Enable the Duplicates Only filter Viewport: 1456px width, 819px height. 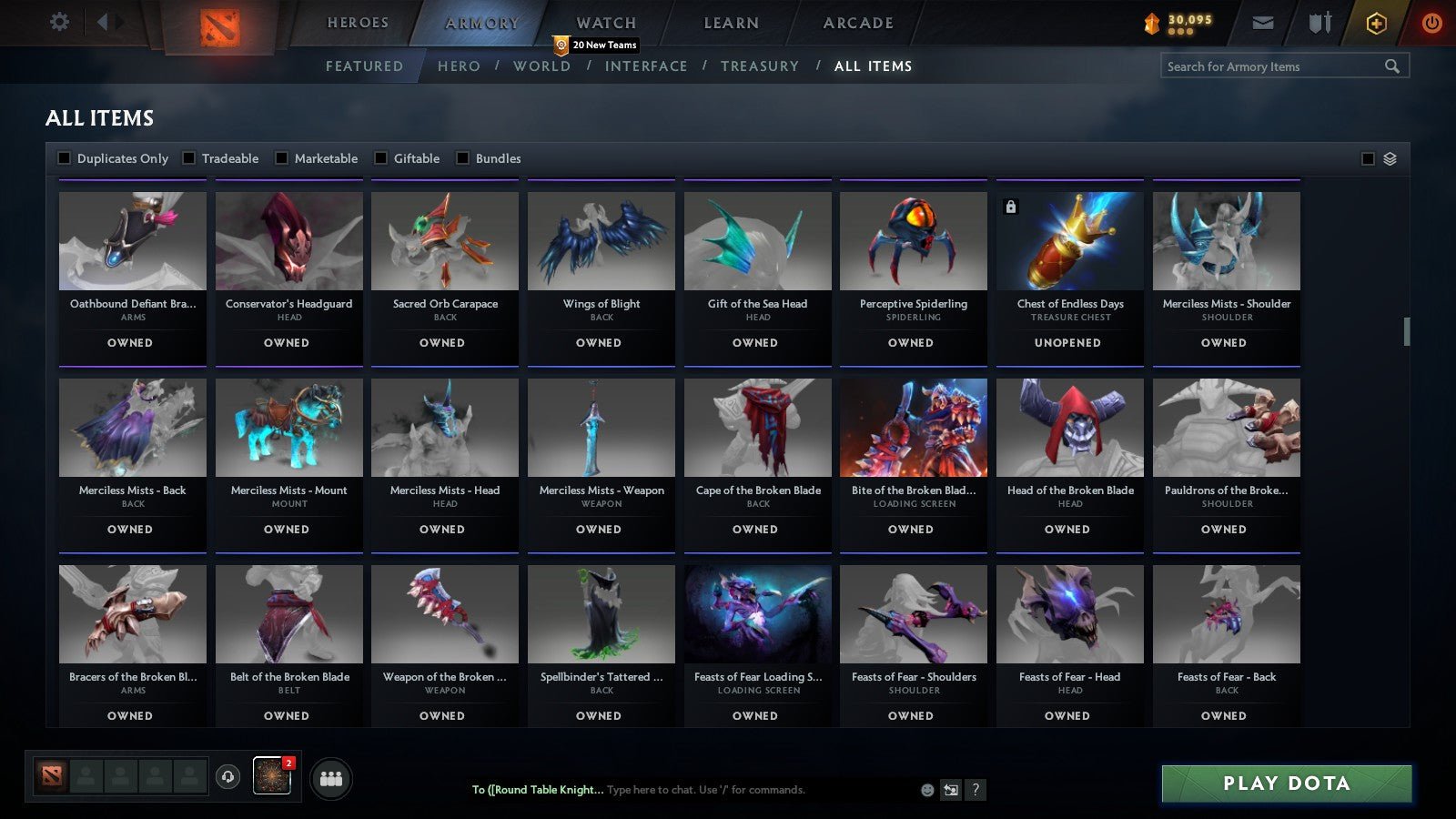pyautogui.click(x=65, y=157)
